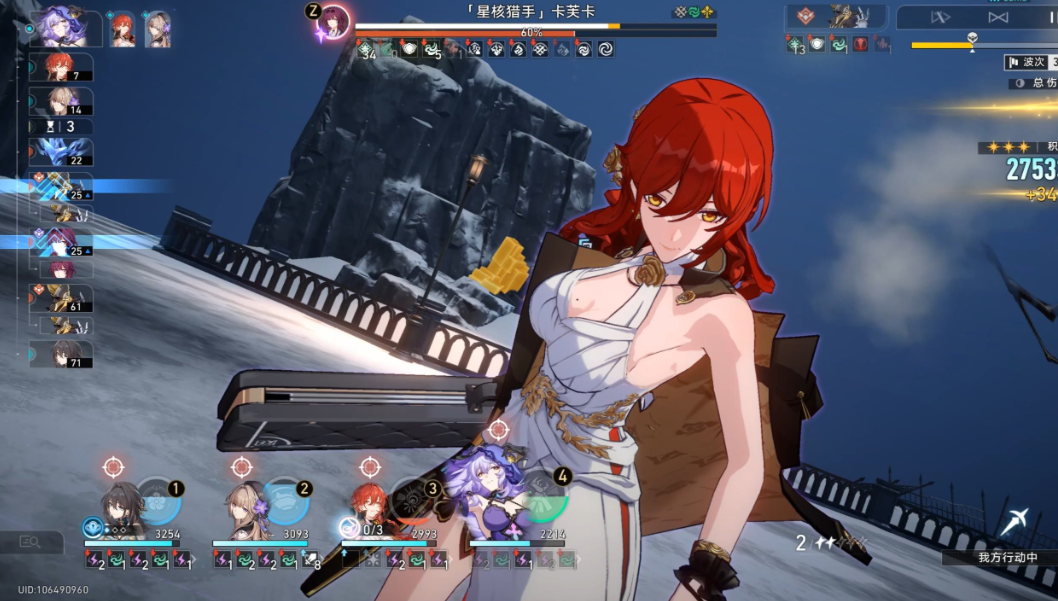
Task: Toggle the battle speed-up button
Action: [938, 17]
